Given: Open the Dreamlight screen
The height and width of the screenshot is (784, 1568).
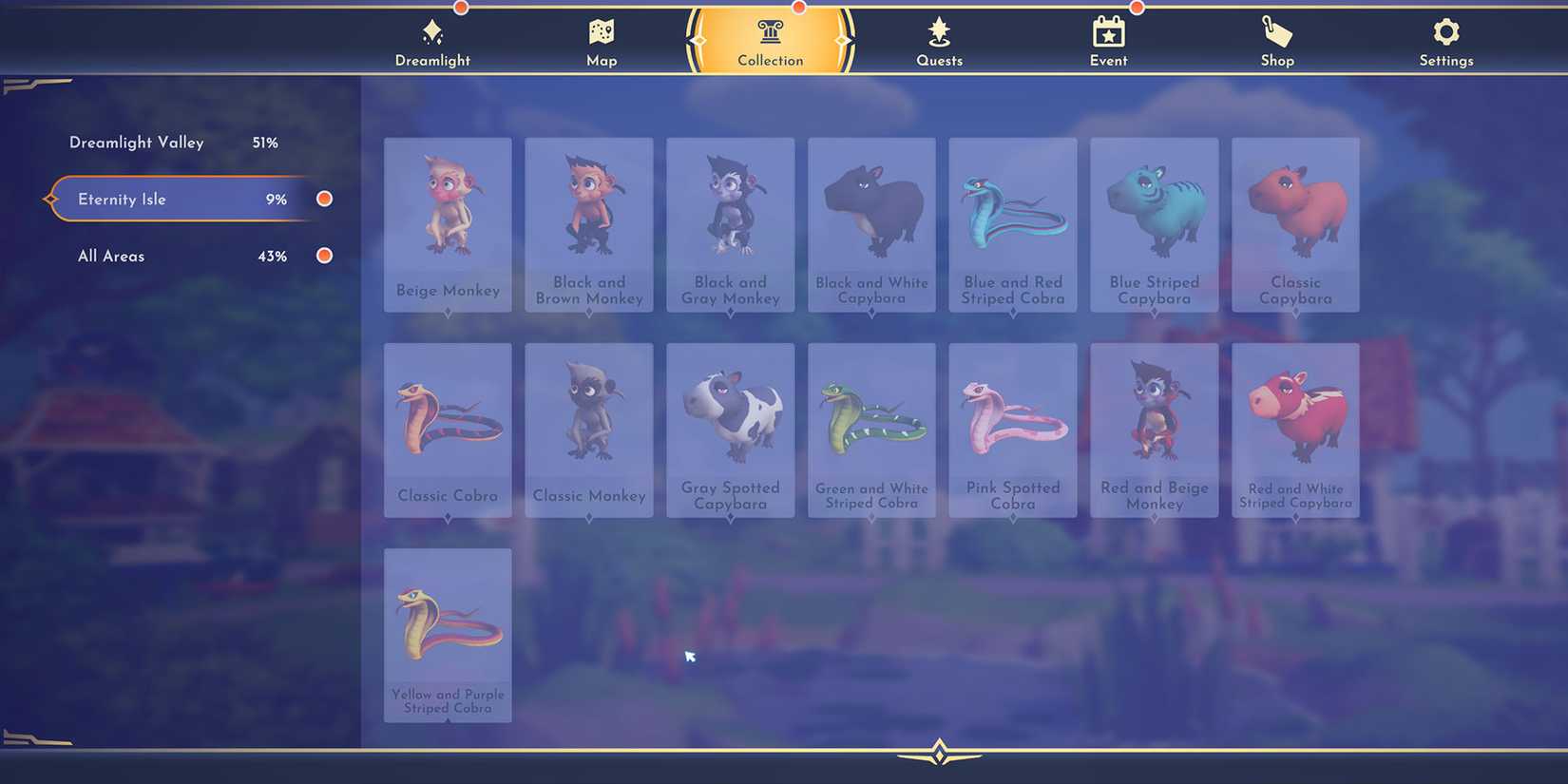Looking at the screenshot, I should click(432, 40).
